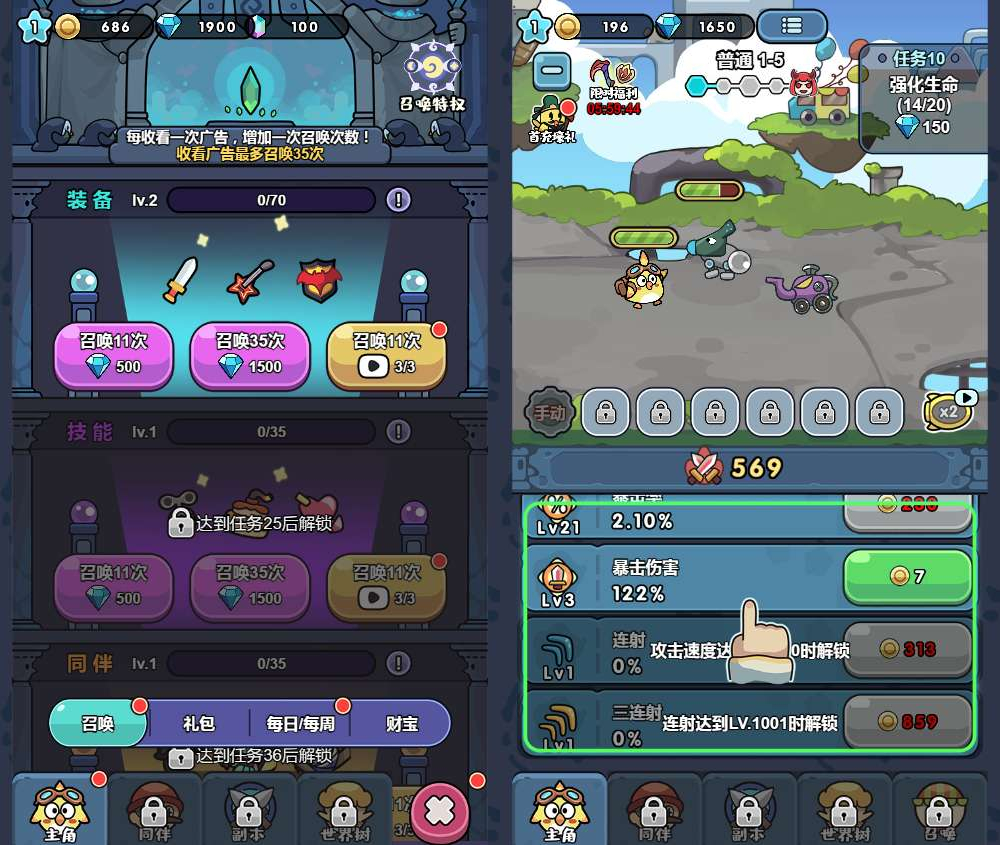
Task: Open the 限时福利 limited-time offer
Action: [613, 86]
